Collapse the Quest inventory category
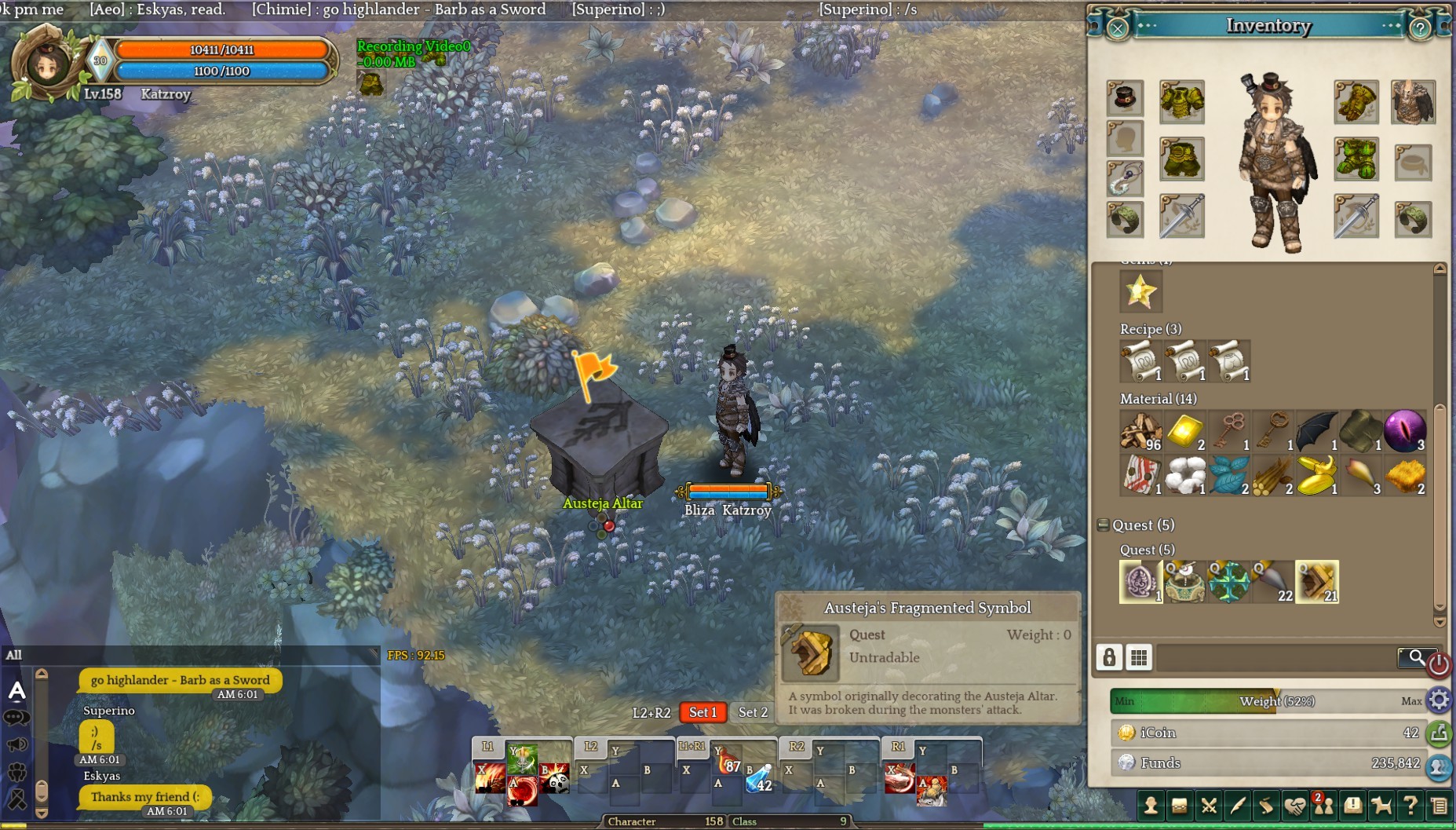1456x830 pixels. pyautogui.click(x=1103, y=525)
